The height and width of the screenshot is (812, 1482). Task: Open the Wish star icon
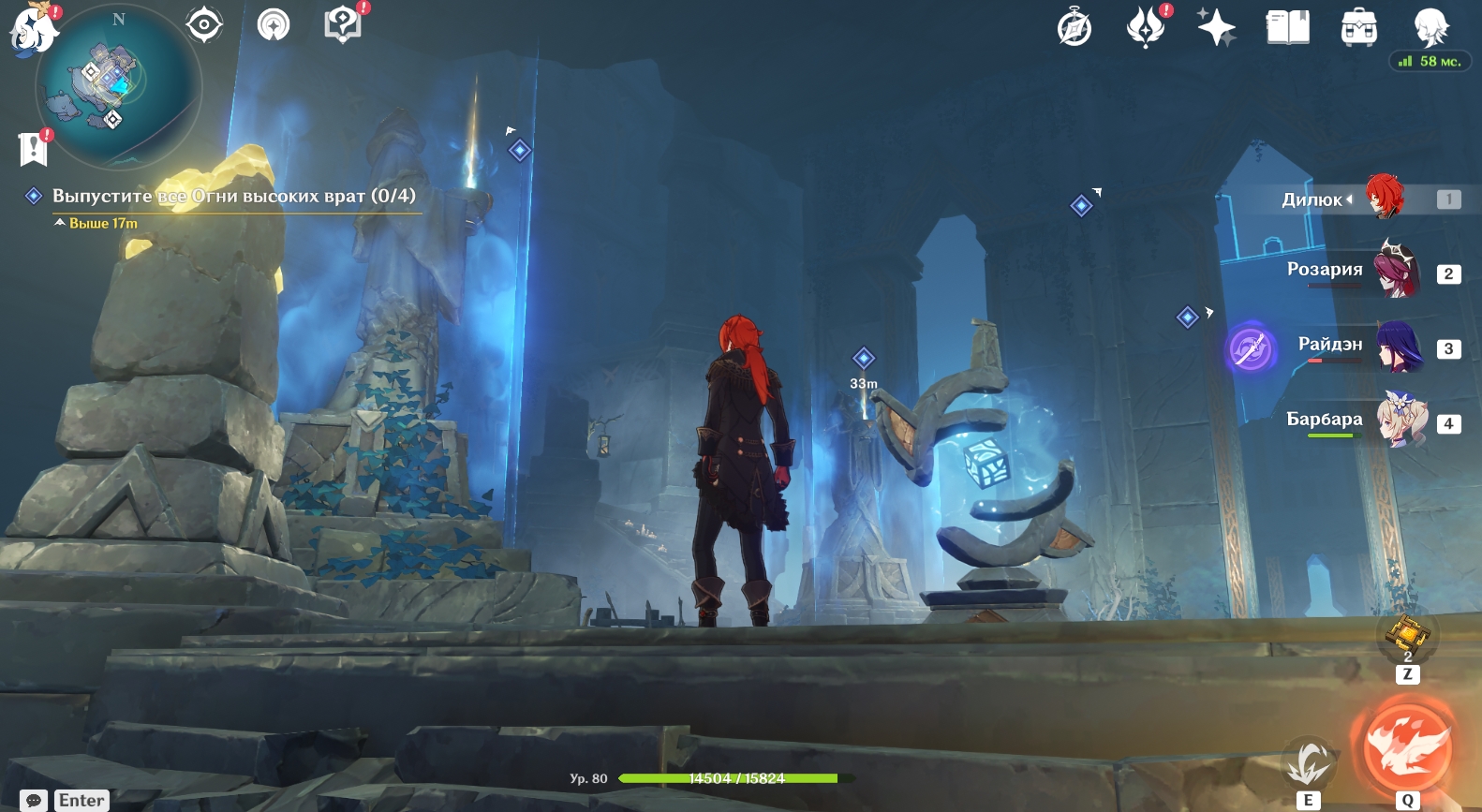point(1216,26)
